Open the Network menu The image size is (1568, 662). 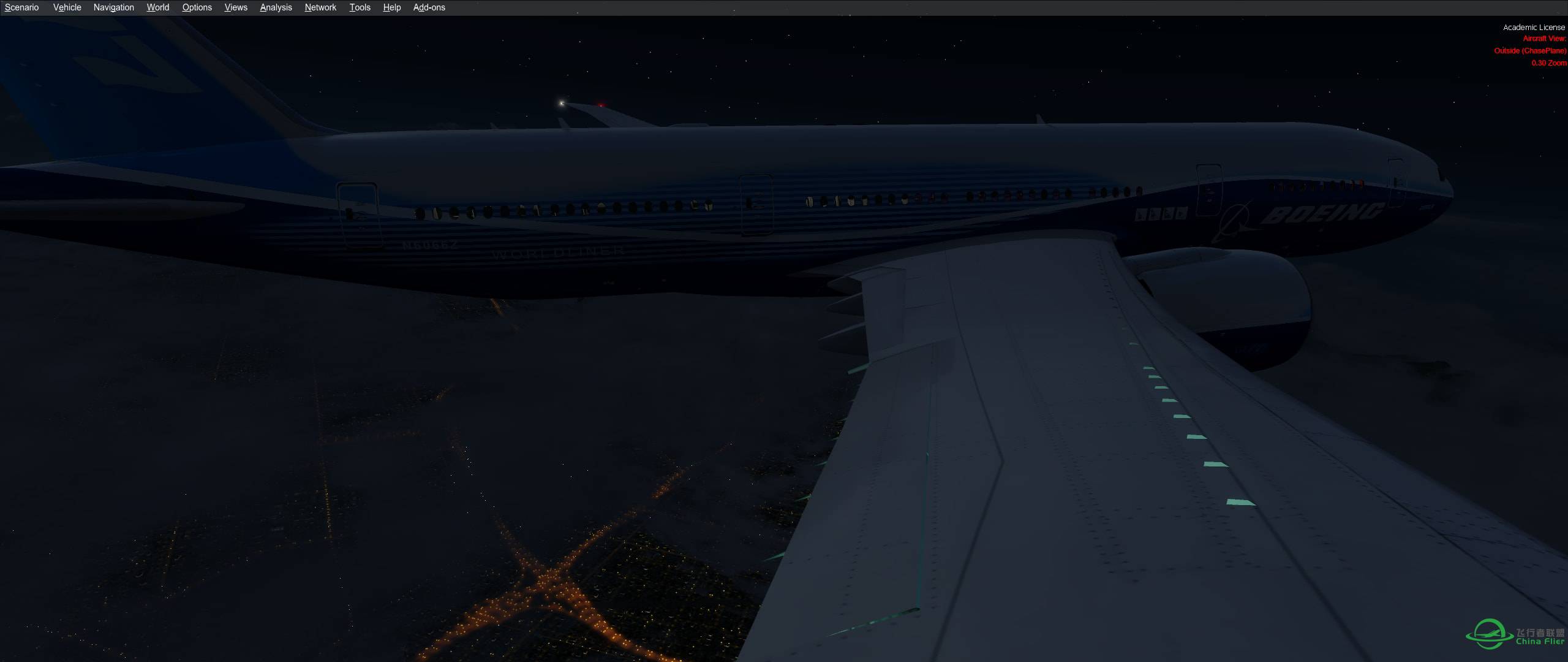320,7
